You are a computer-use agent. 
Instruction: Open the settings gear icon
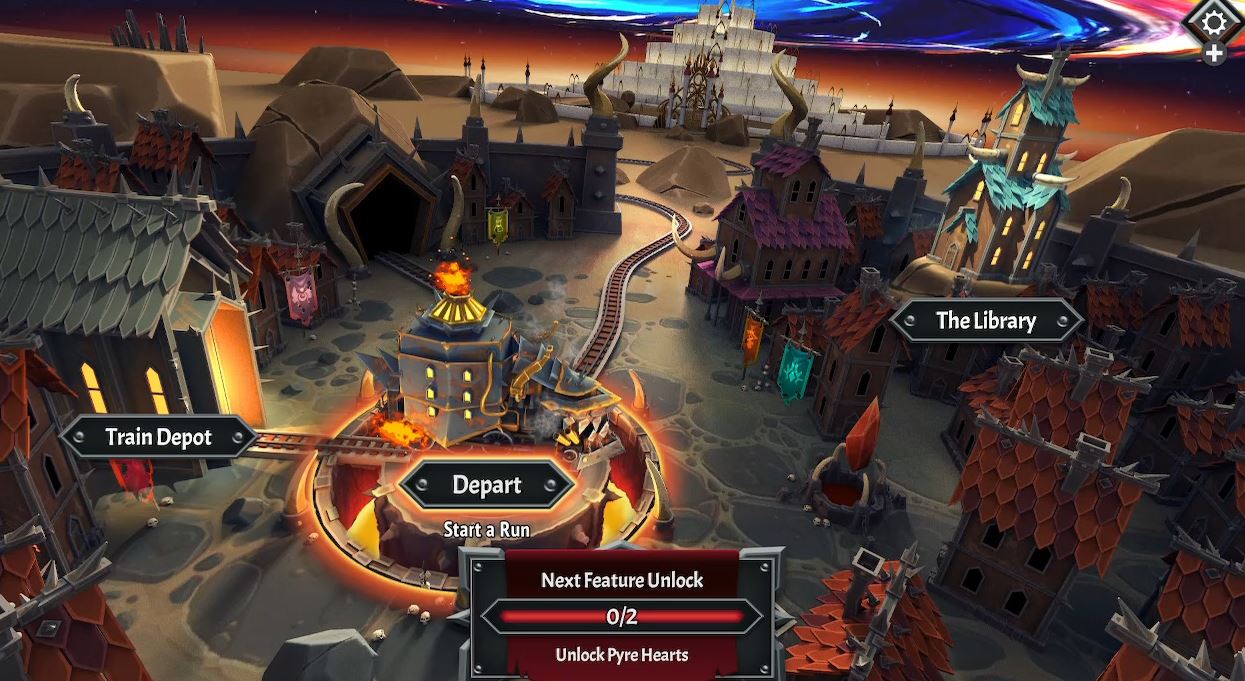tap(1214, 22)
